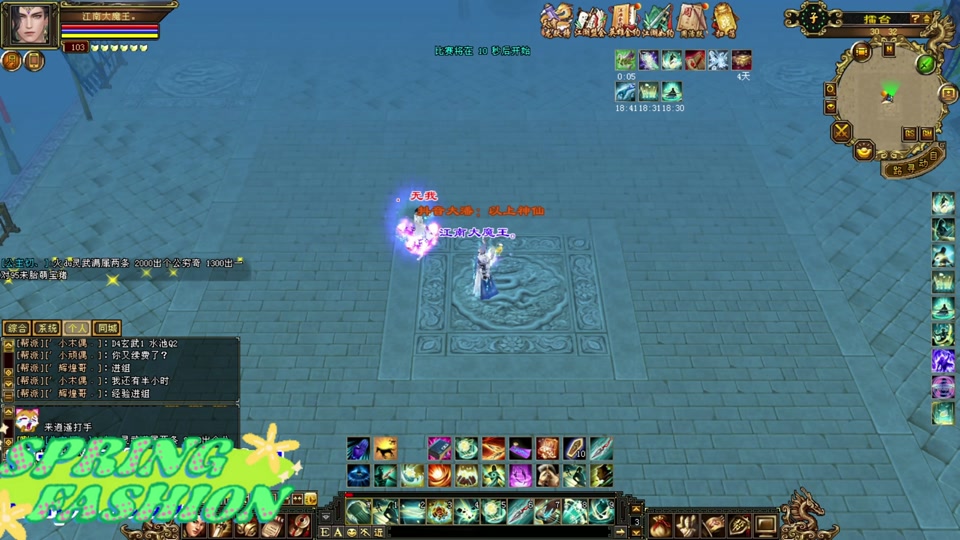Select the 个人 chat tab
This screenshot has height=540, width=960.
pos(77,328)
